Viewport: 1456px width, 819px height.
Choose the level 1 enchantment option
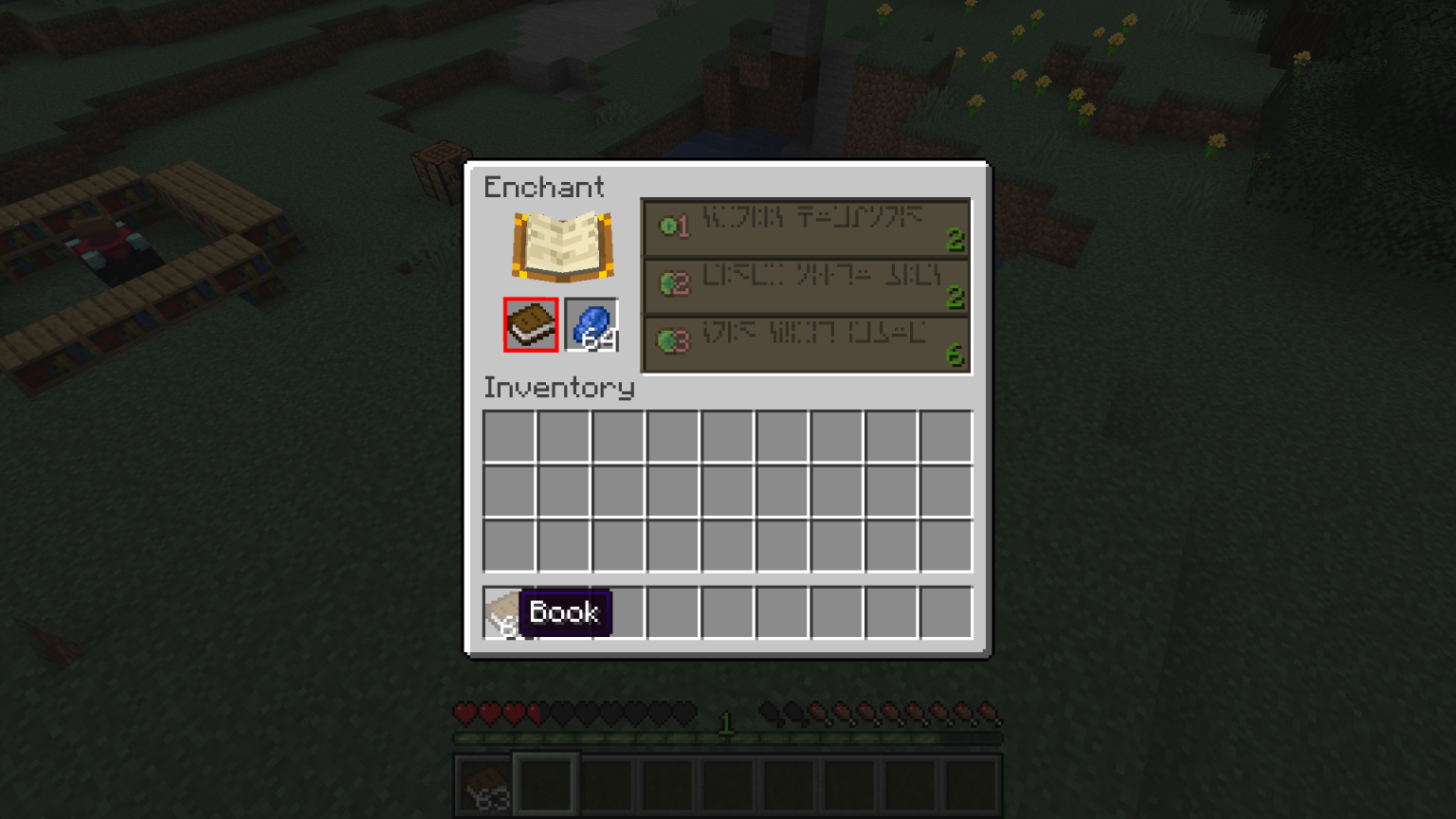click(x=806, y=227)
